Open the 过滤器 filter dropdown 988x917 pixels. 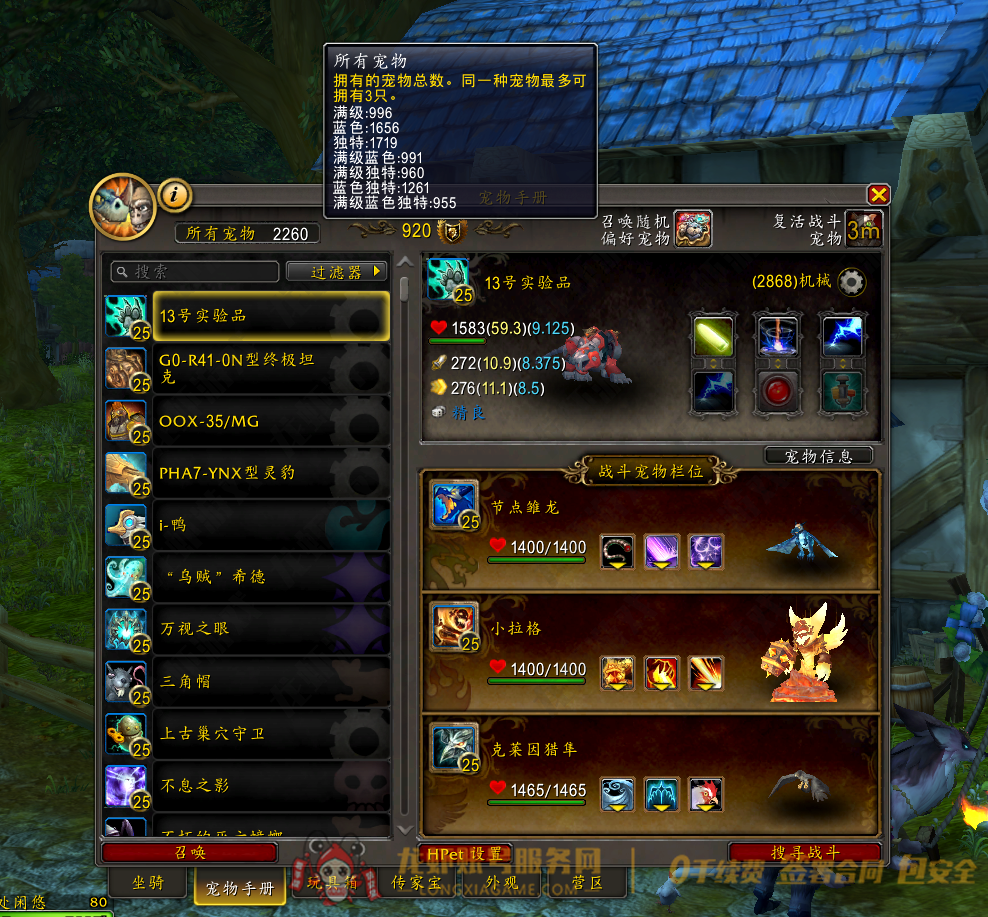(x=336, y=272)
